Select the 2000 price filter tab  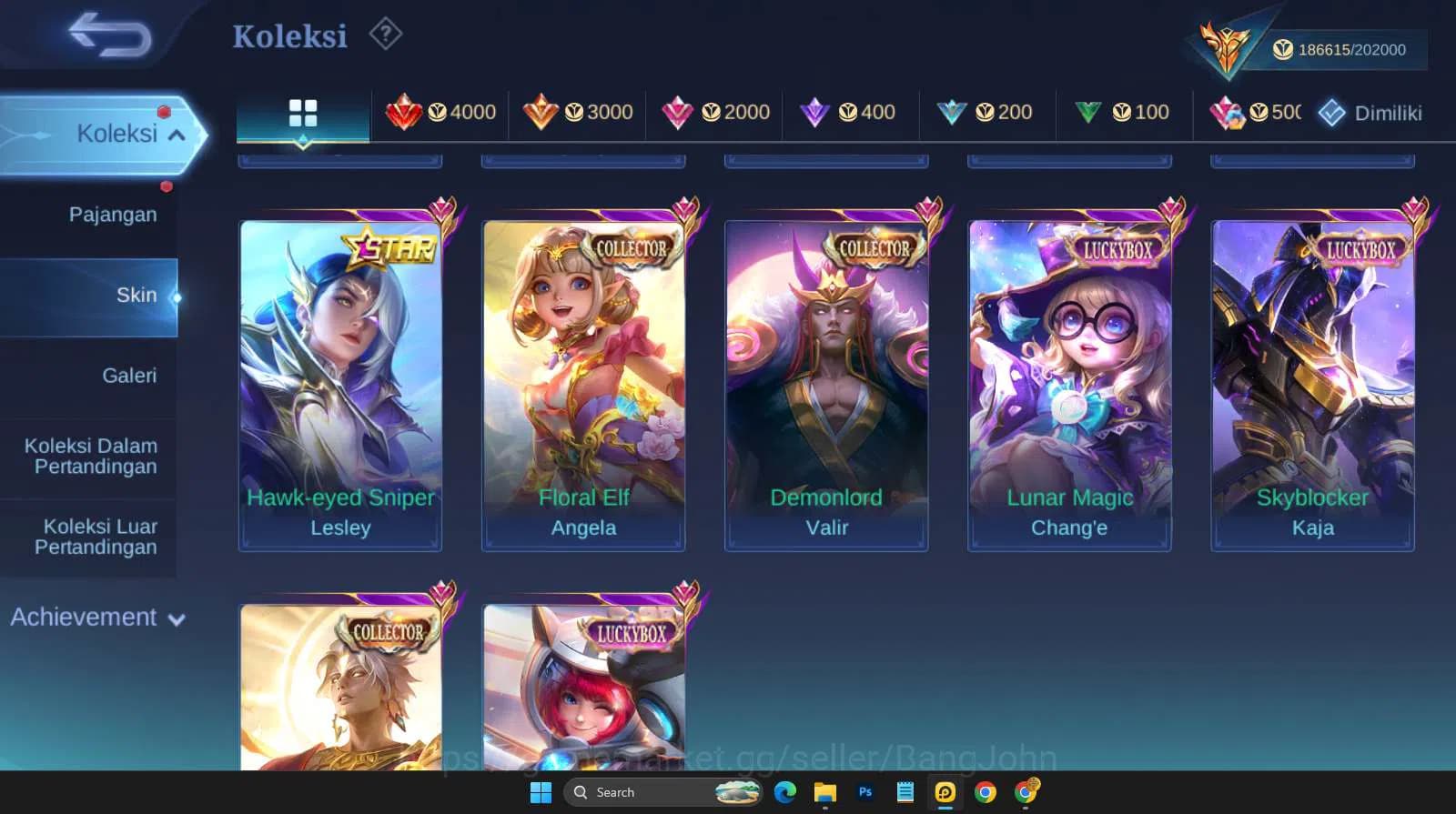point(714,113)
